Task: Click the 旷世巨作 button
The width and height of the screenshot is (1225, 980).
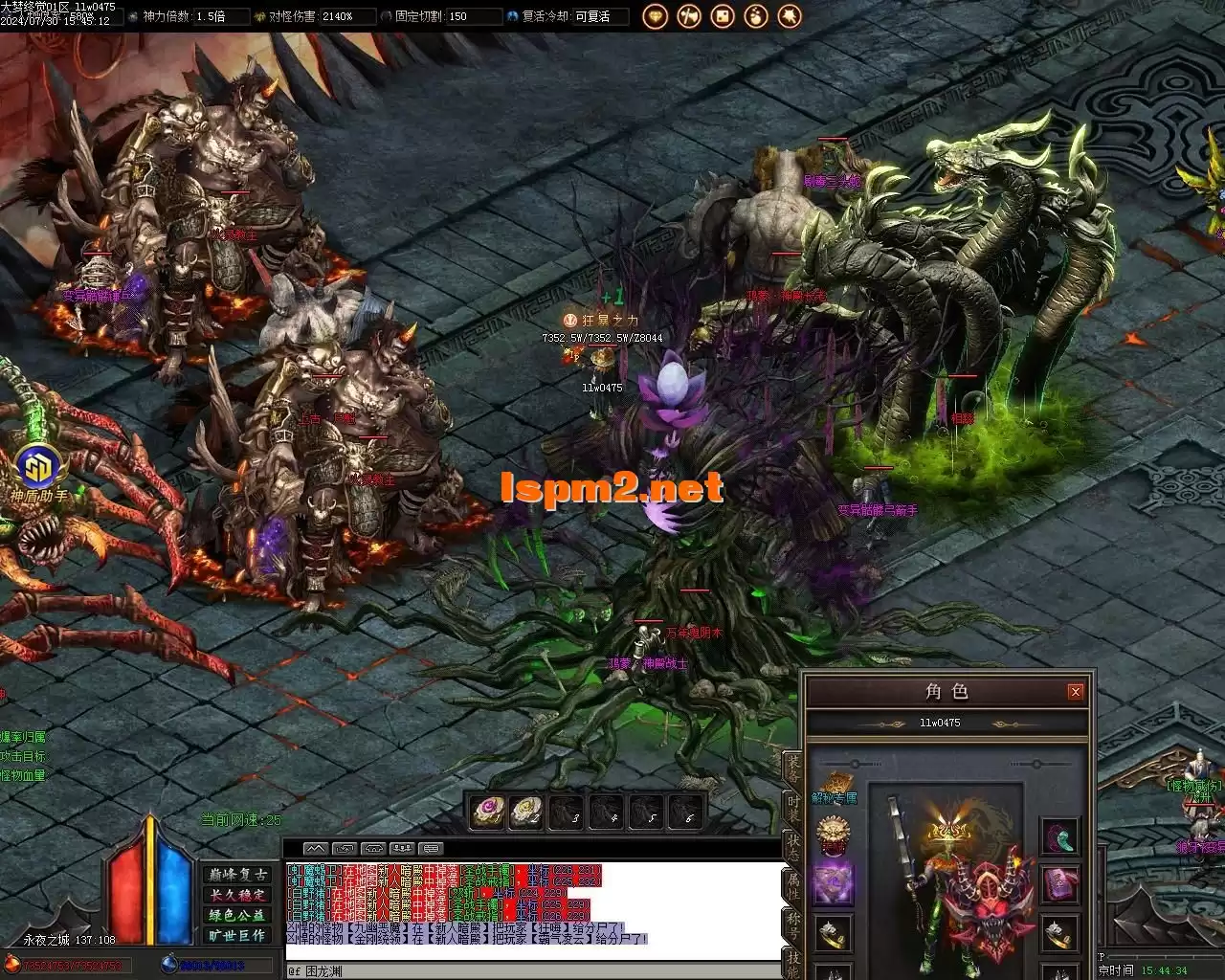Action: [x=237, y=935]
